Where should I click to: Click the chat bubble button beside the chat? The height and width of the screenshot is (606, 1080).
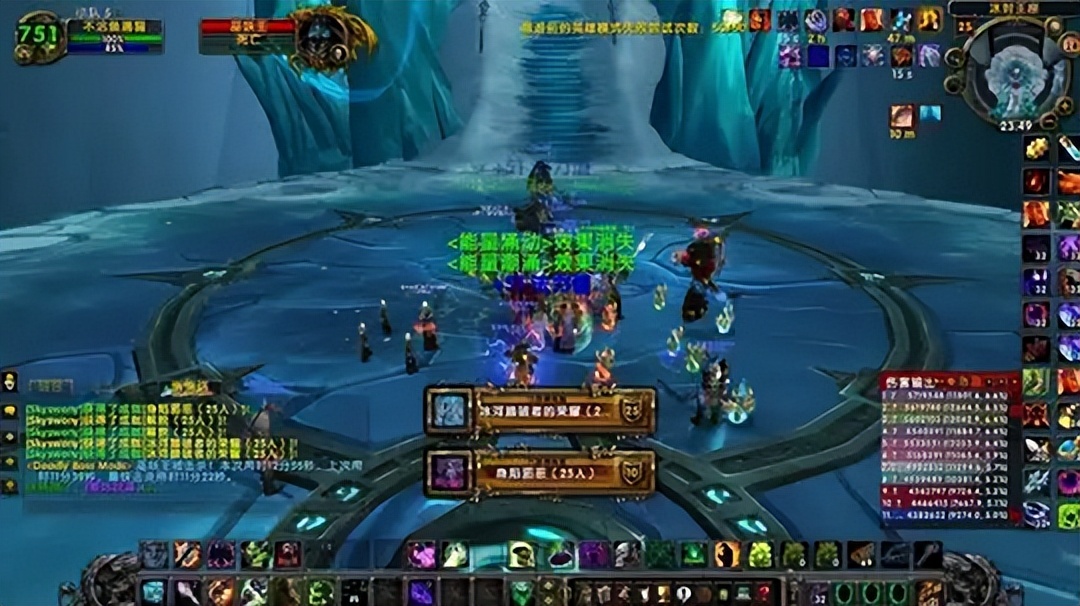(x=11, y=410)
